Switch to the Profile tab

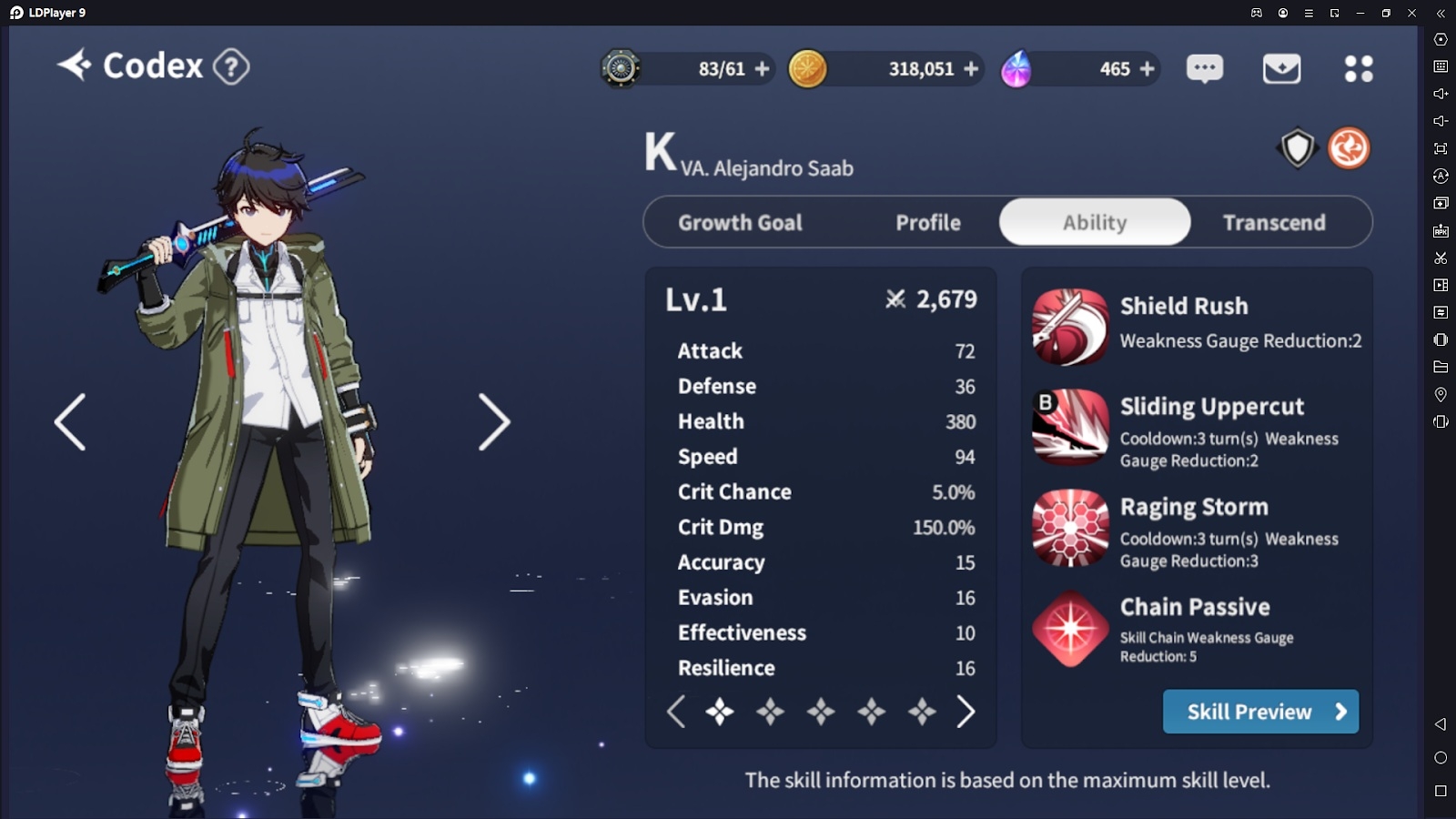click(927, 223)
